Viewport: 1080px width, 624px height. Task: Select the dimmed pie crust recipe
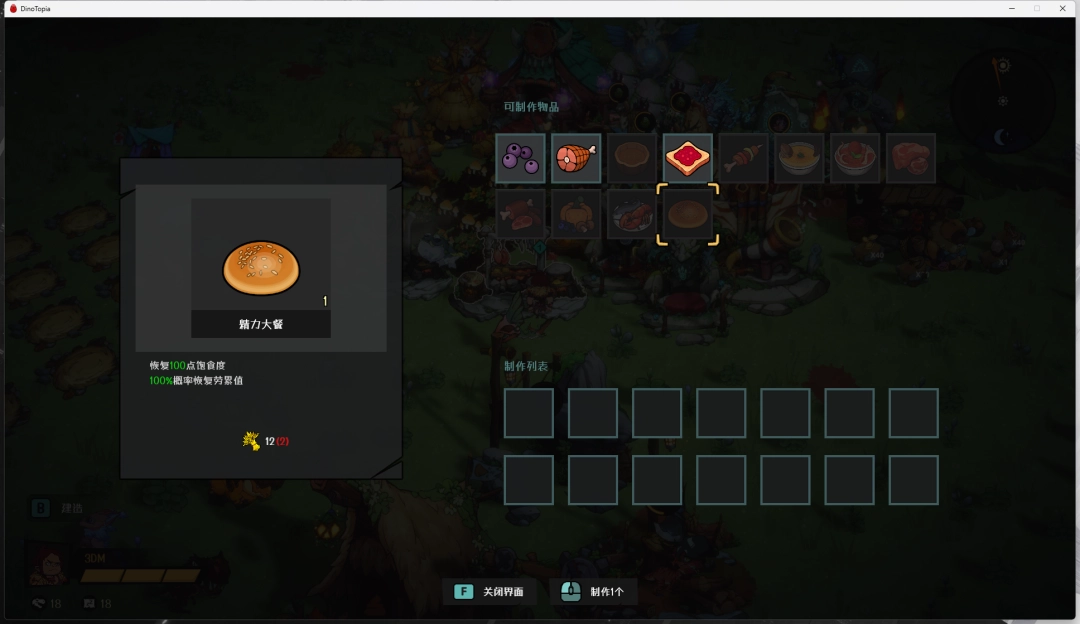pos(632,158)
